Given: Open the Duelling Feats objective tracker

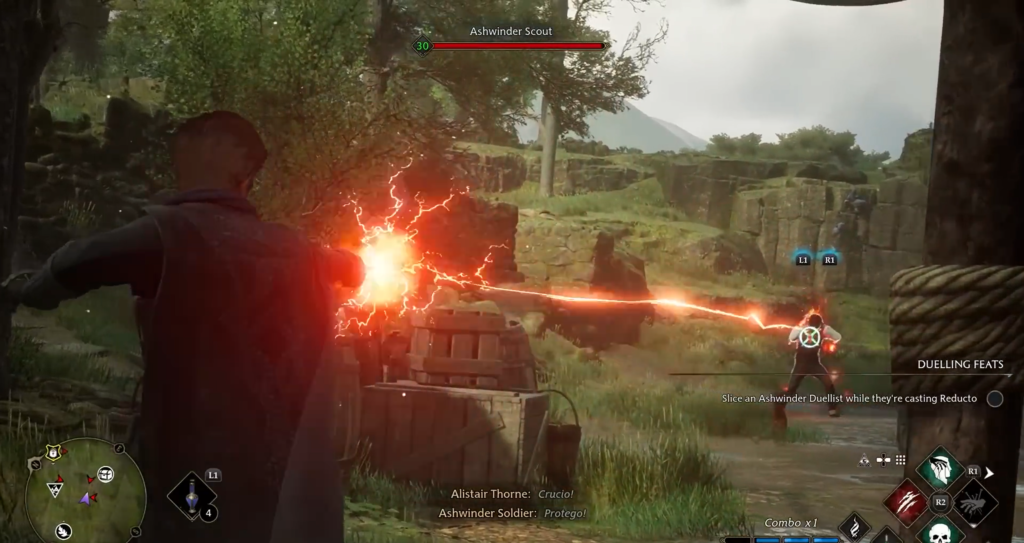Looking at the screenshot, I should tap(960, 365).
